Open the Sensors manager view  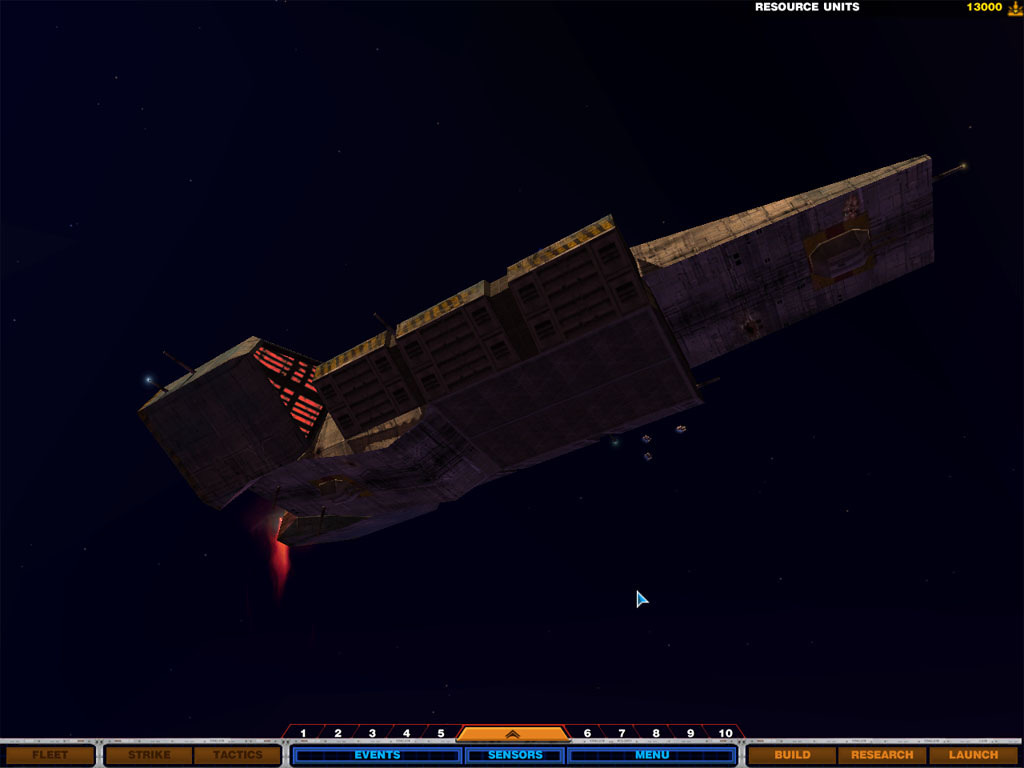click(x=515, y=755)
